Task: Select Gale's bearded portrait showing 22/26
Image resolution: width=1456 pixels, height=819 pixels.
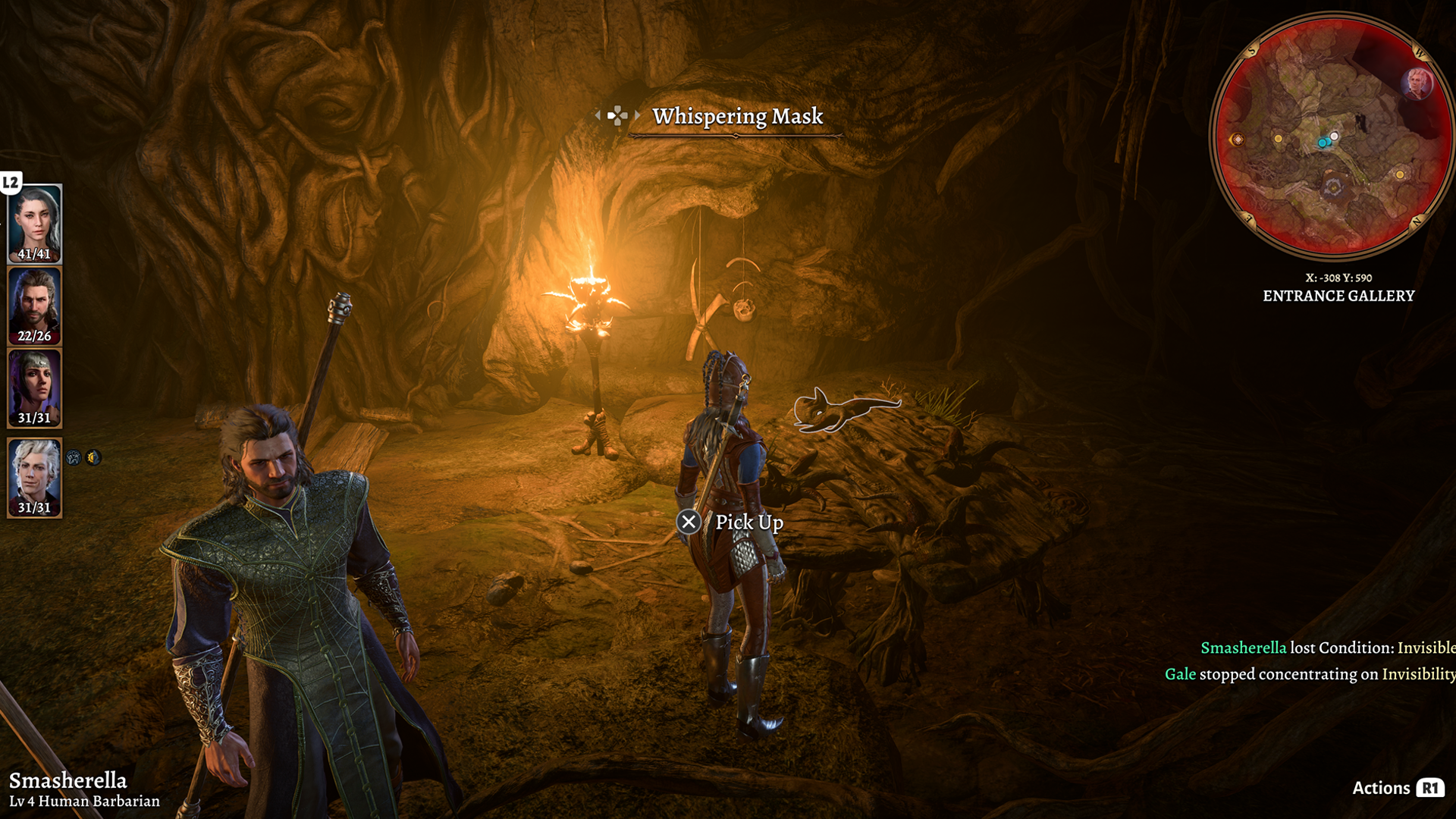Action: (x=35, y=305)
